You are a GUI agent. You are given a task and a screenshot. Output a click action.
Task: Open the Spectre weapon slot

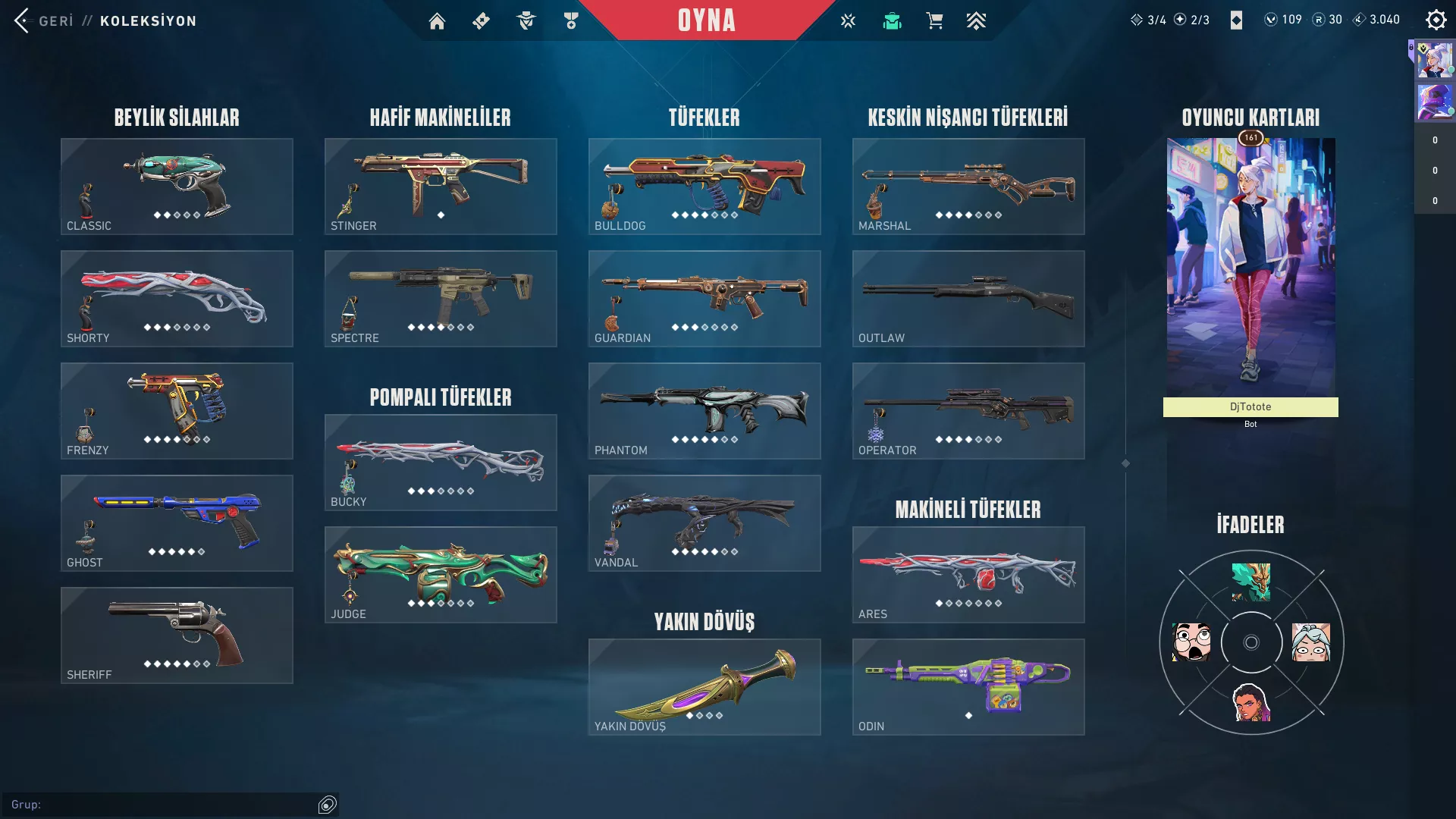point(441,299)
